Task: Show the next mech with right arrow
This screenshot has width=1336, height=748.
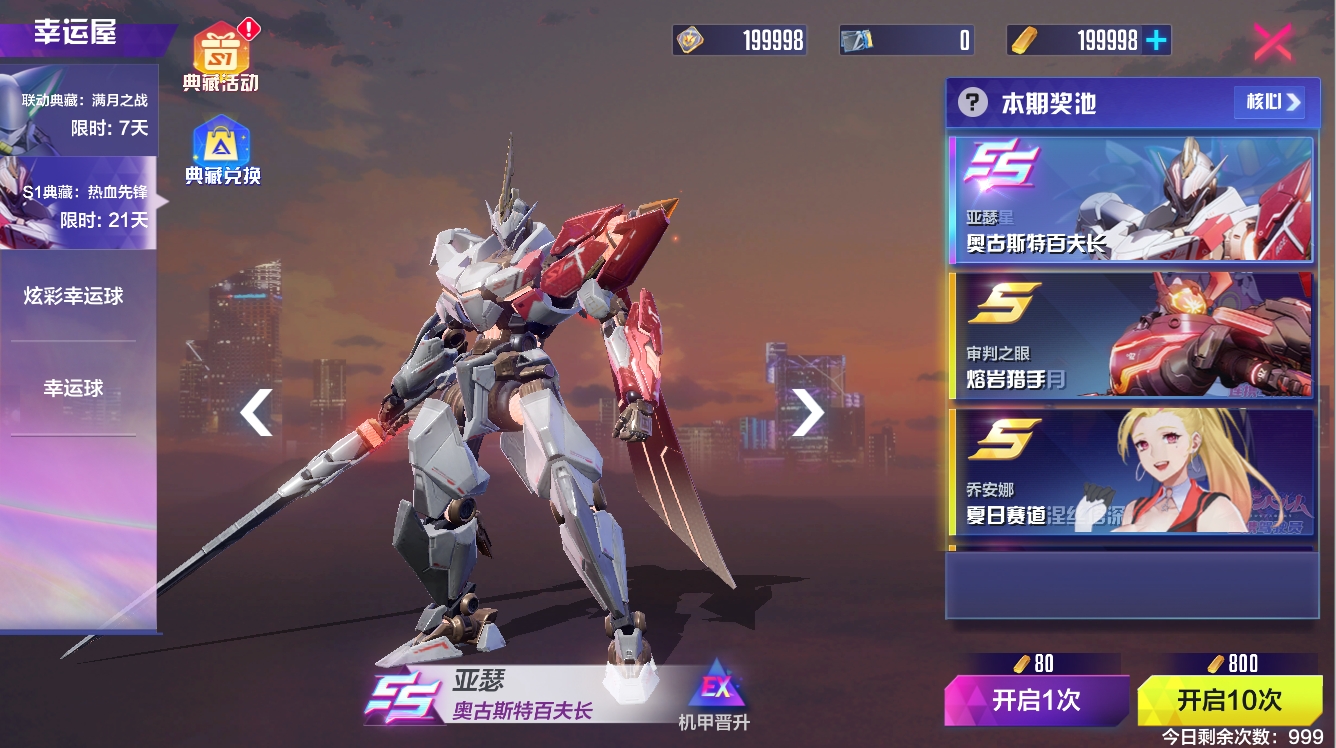Action: point(807,412)
